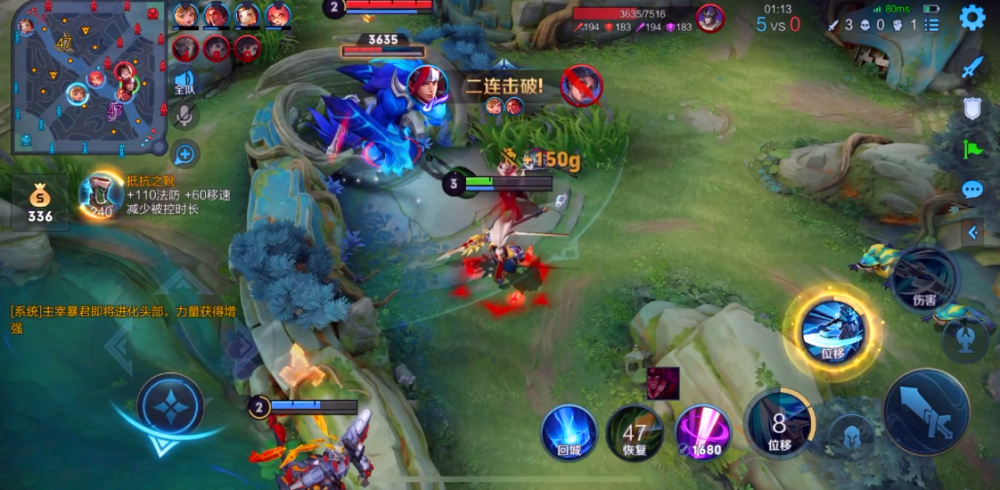1000x490 pixels.
Task: Tap the large sword basic attack button
Action: point(925,412)
